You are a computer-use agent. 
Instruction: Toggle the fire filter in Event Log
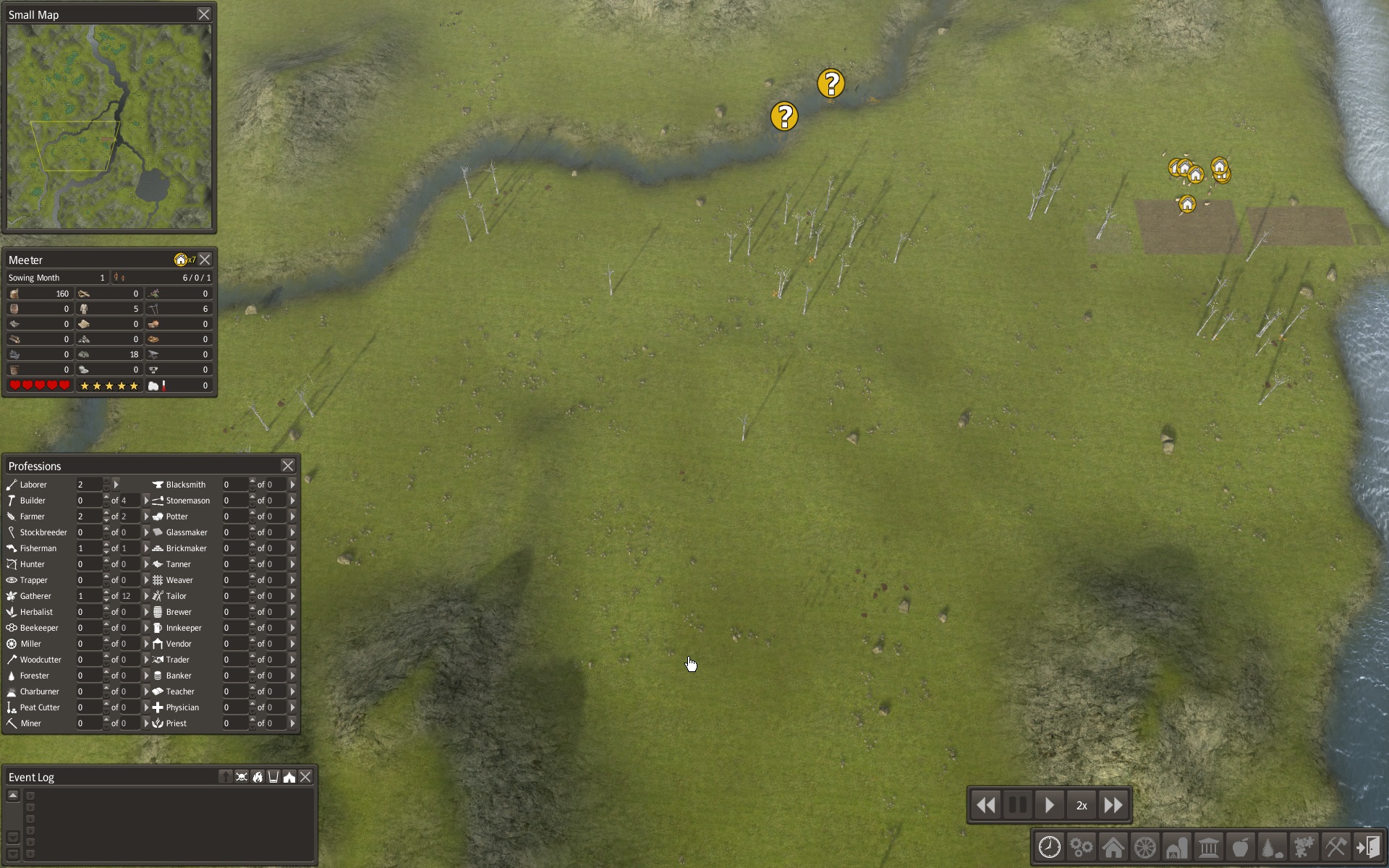pos(258,777)
